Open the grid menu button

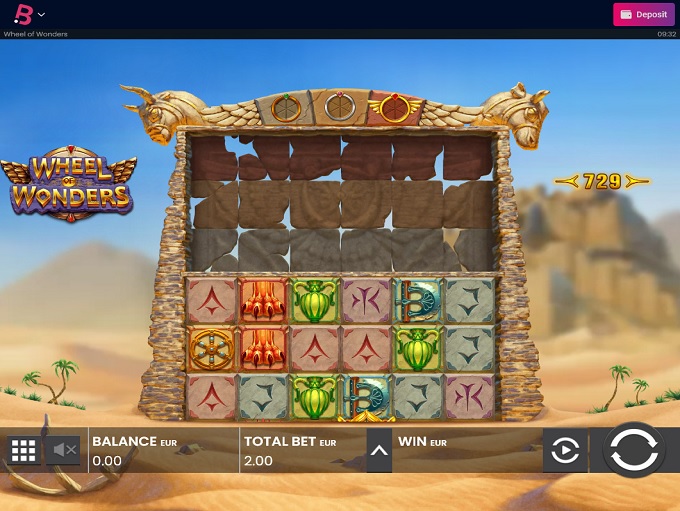click(x=23, y=451)
